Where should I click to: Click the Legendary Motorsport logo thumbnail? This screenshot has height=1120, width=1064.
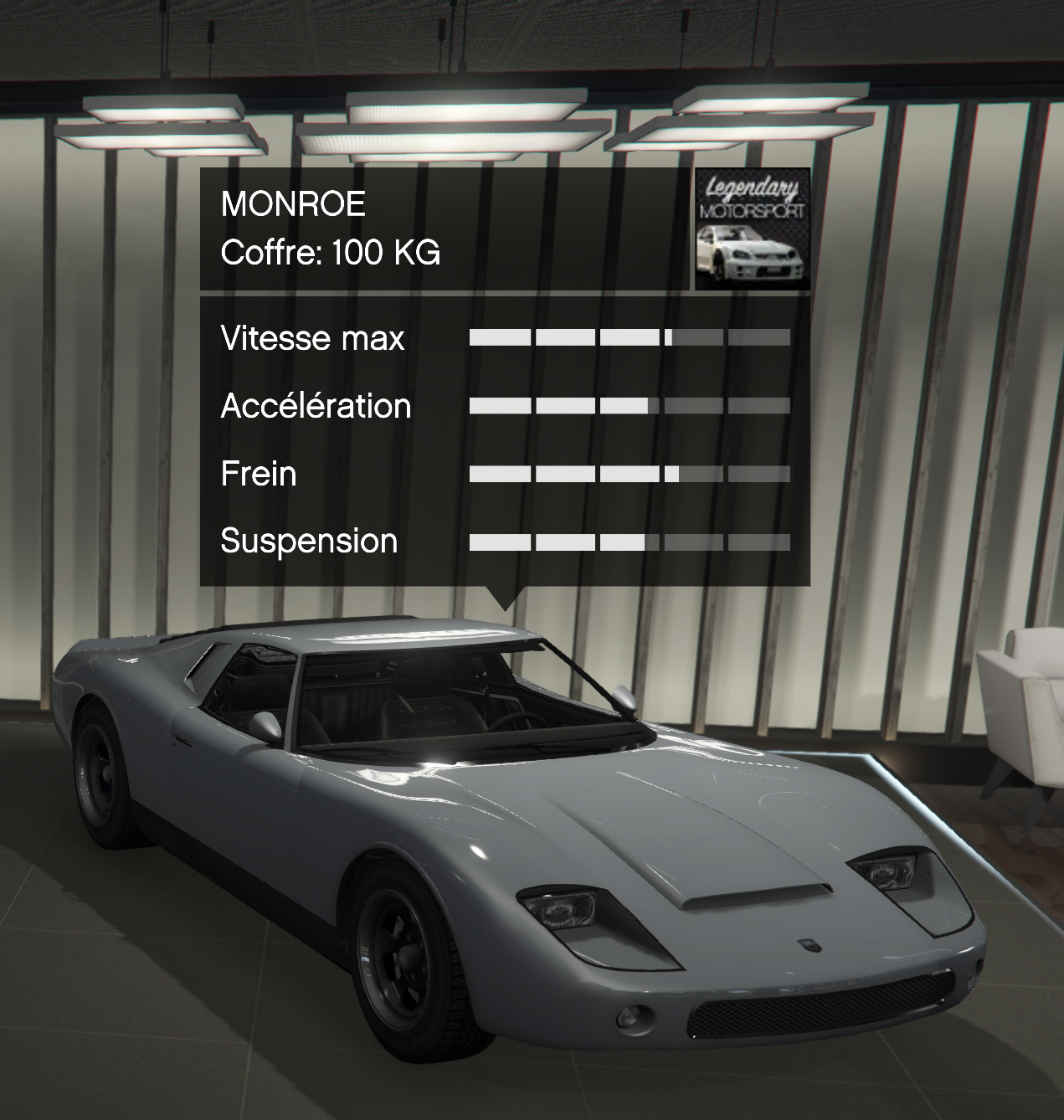(x=753, y=229)
